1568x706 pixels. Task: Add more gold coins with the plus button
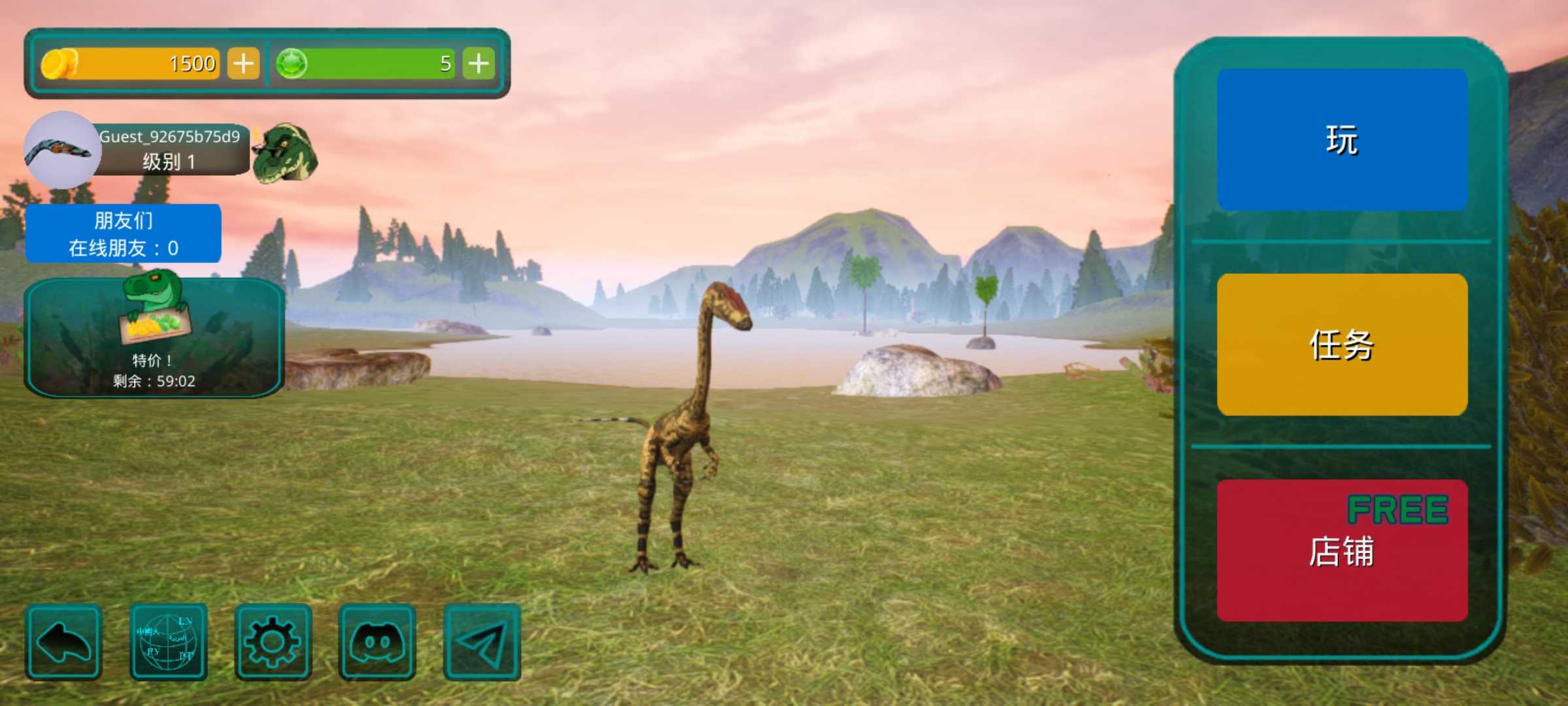pyautogui.click(x=243, y=63)
